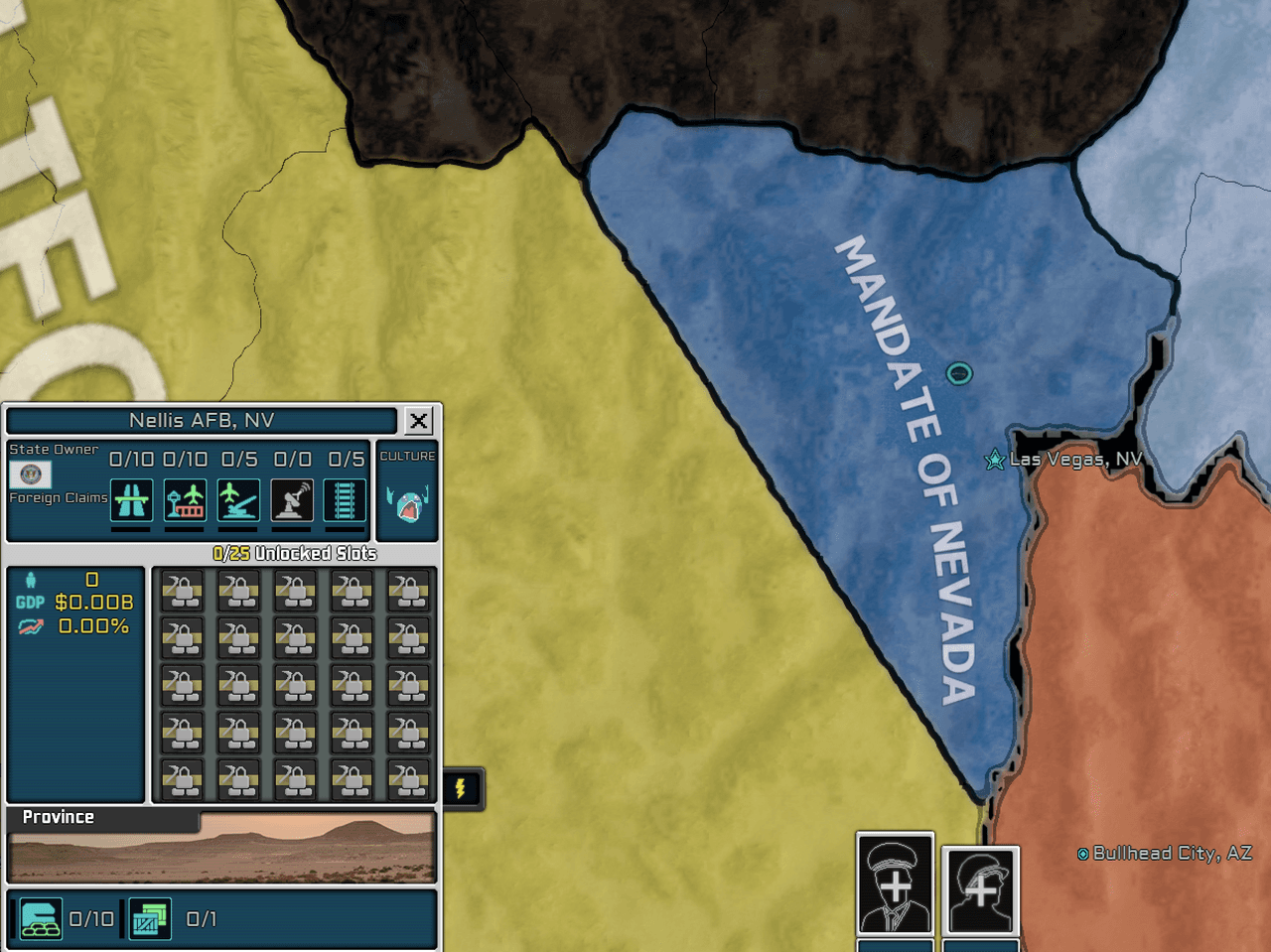Pick the radar station dish icon
The image size is (1271, 952).
[x=292, y=499]
